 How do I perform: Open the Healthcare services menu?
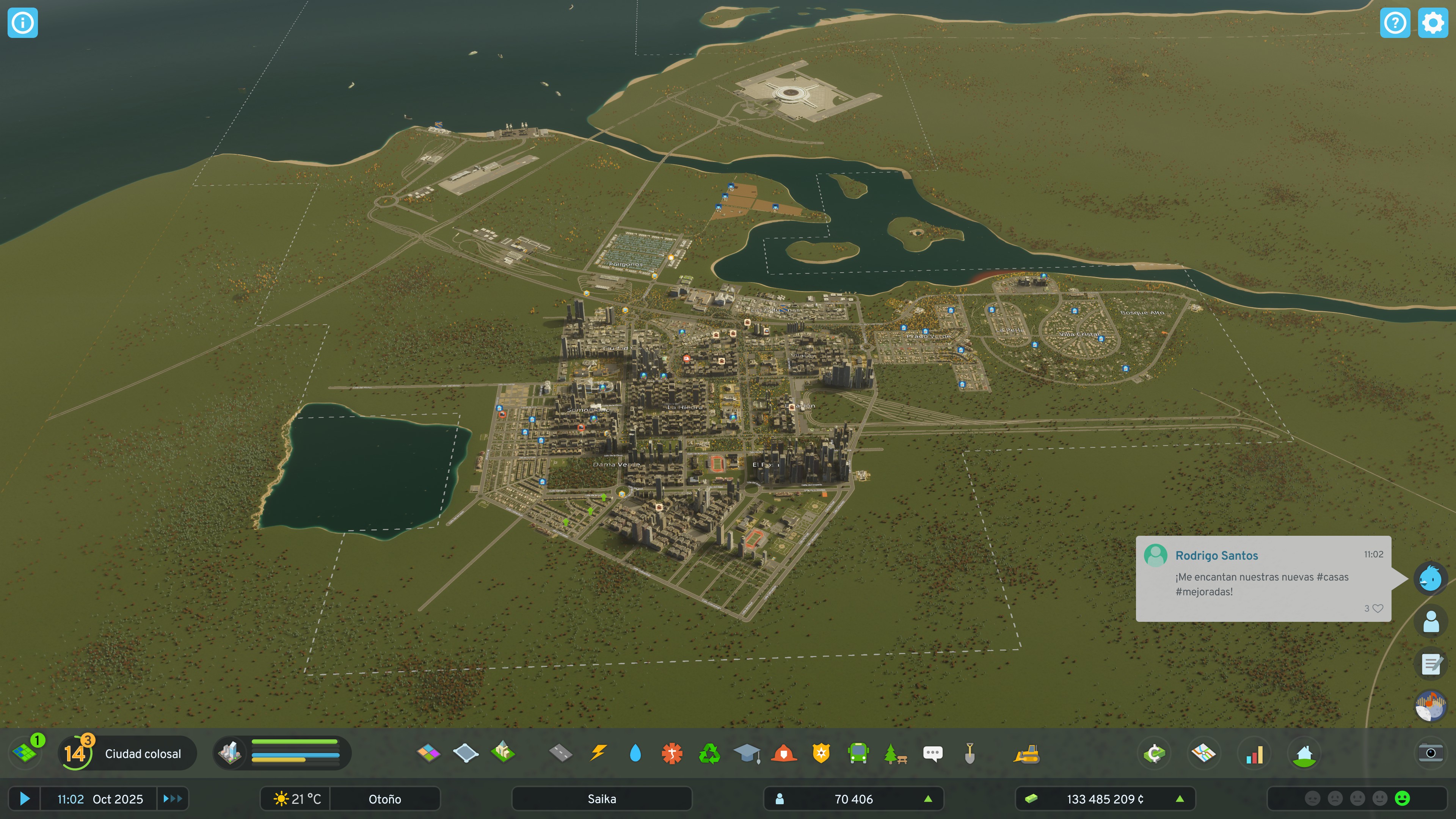tap(672, 753)
